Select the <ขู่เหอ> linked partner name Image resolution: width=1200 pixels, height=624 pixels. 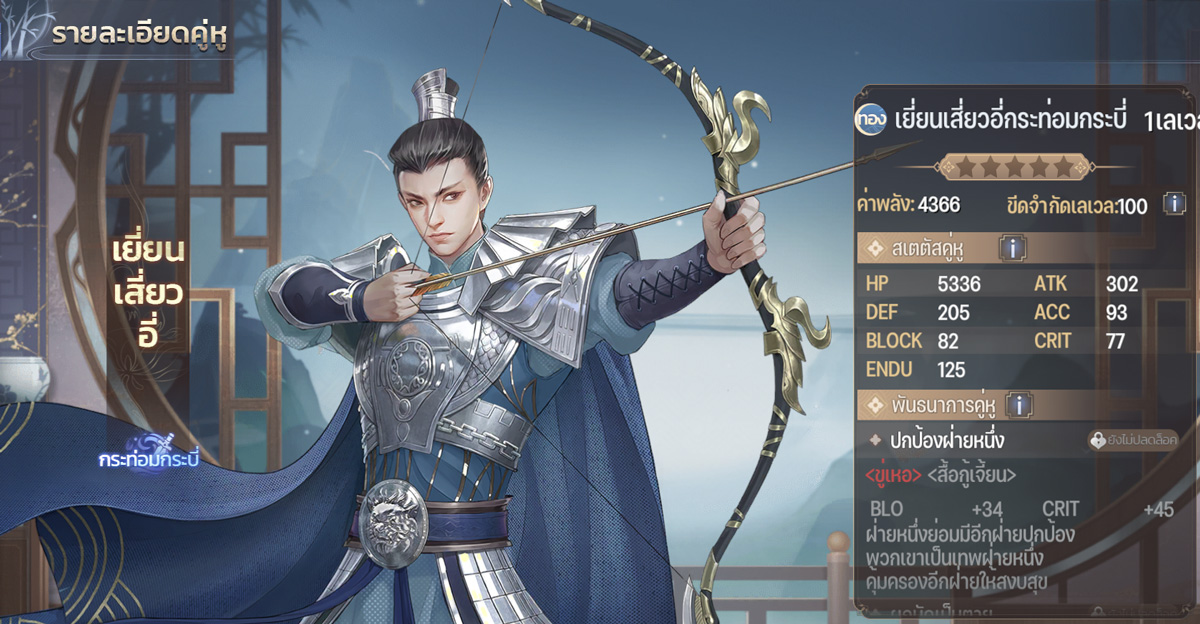pos(893,474)
